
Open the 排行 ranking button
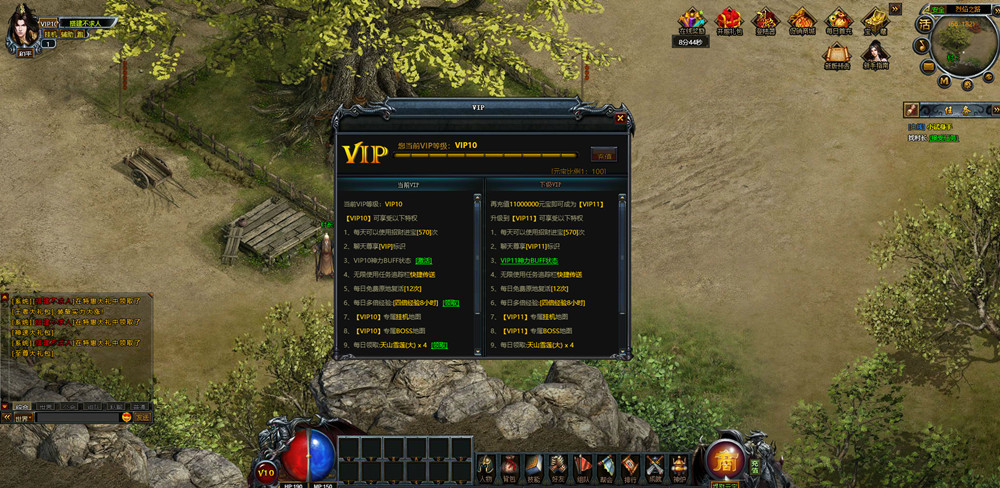pos(630,465)
